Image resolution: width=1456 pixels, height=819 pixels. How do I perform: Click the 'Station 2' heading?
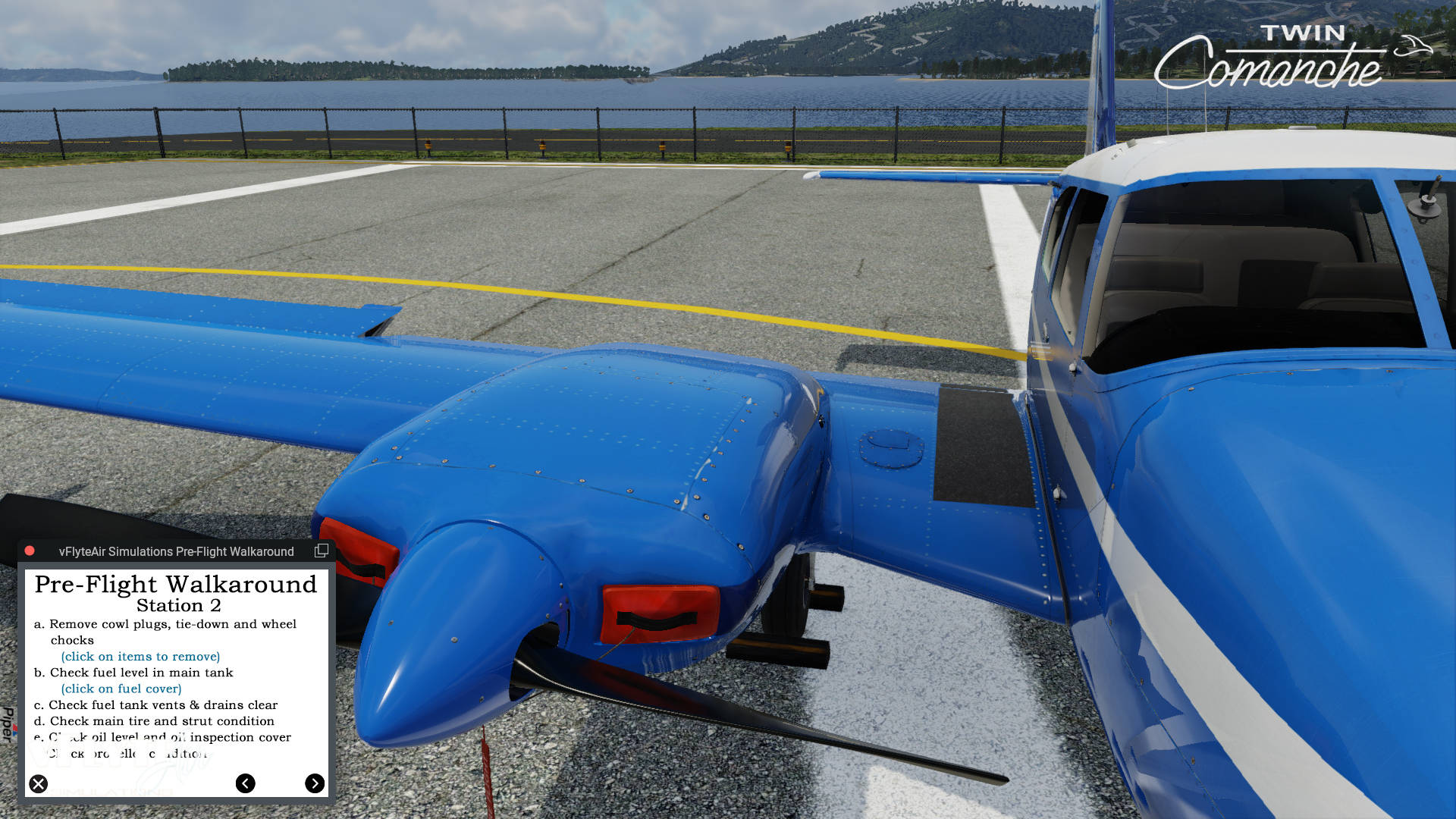(180, 605)
